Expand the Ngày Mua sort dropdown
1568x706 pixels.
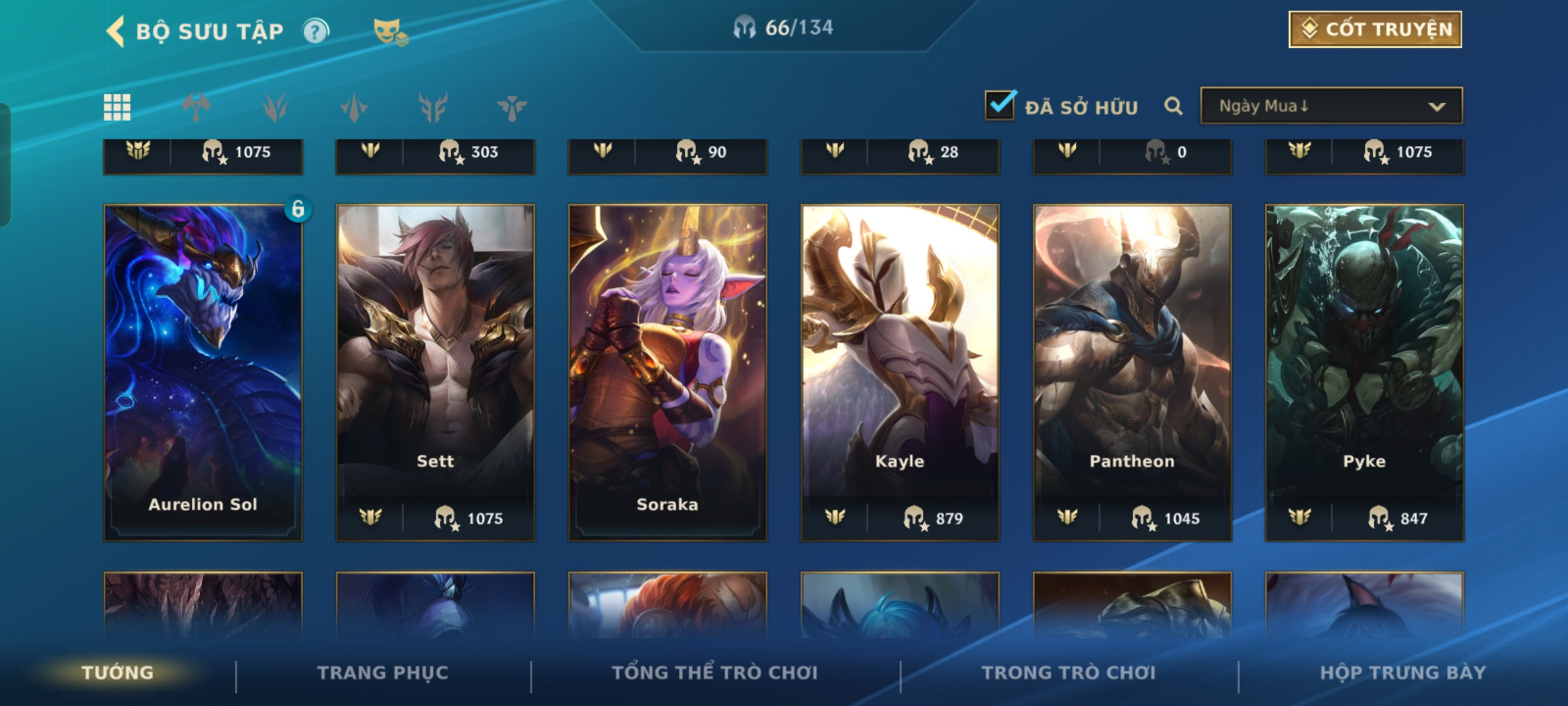click(x=1331, y=106)
